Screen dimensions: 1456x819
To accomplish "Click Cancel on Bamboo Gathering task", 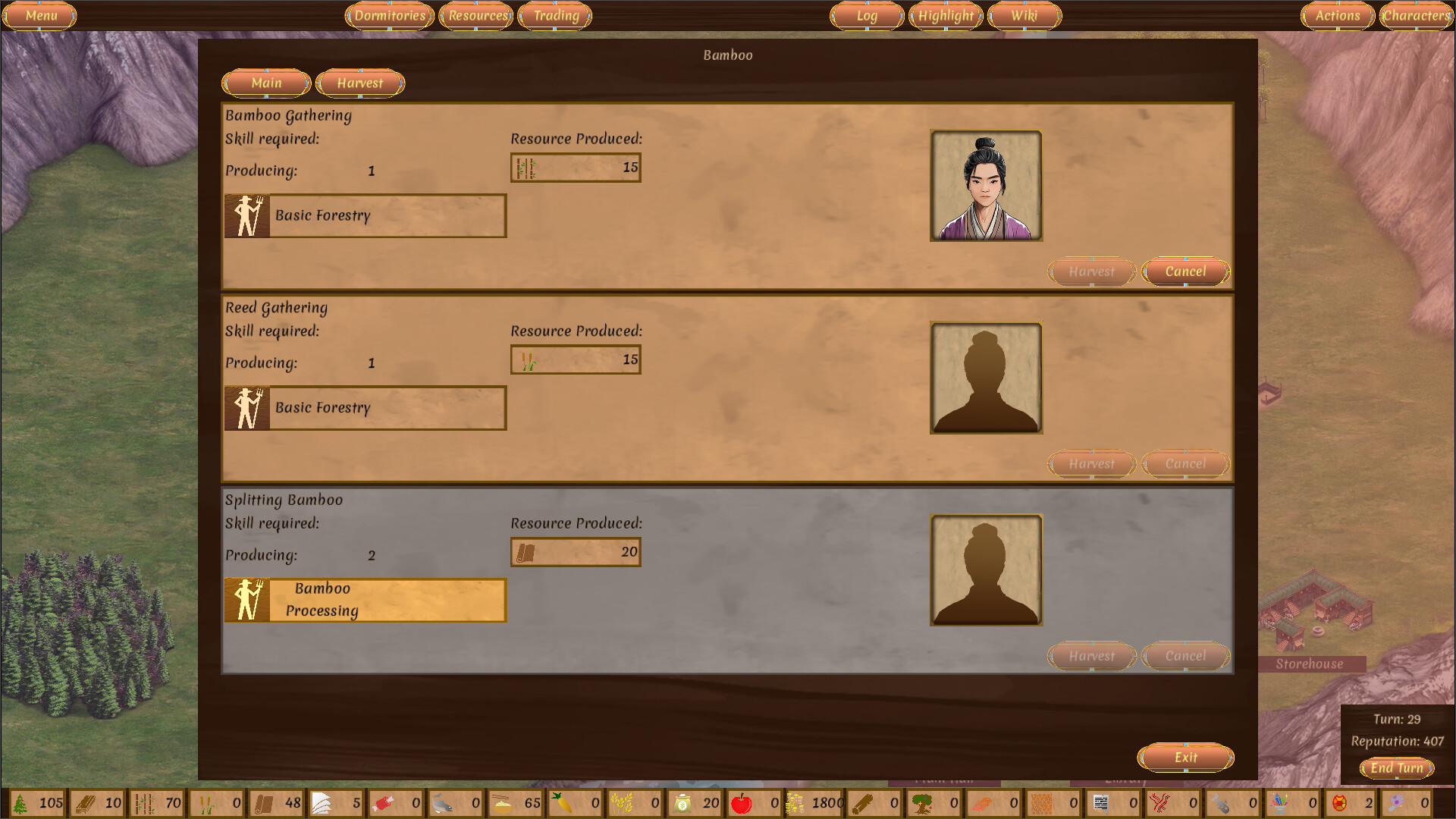I will coord(1185,271).
